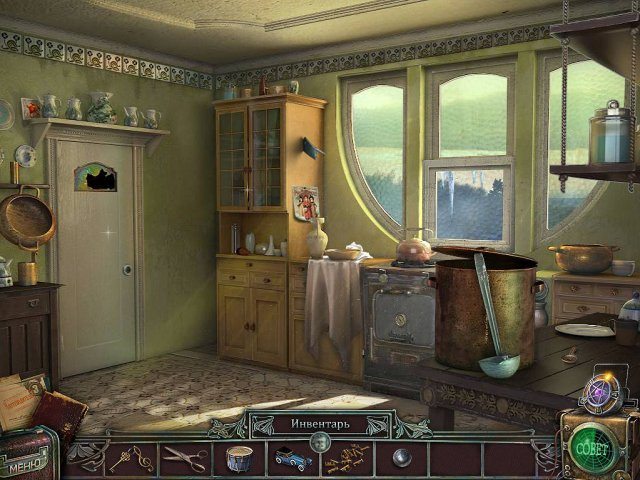
Task: Choose the drum inventory item
Action: 239,459
